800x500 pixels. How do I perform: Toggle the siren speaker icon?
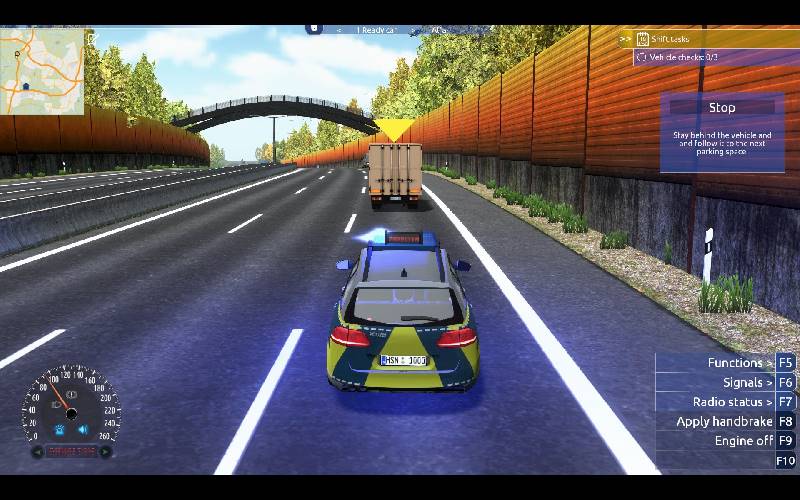83,430
